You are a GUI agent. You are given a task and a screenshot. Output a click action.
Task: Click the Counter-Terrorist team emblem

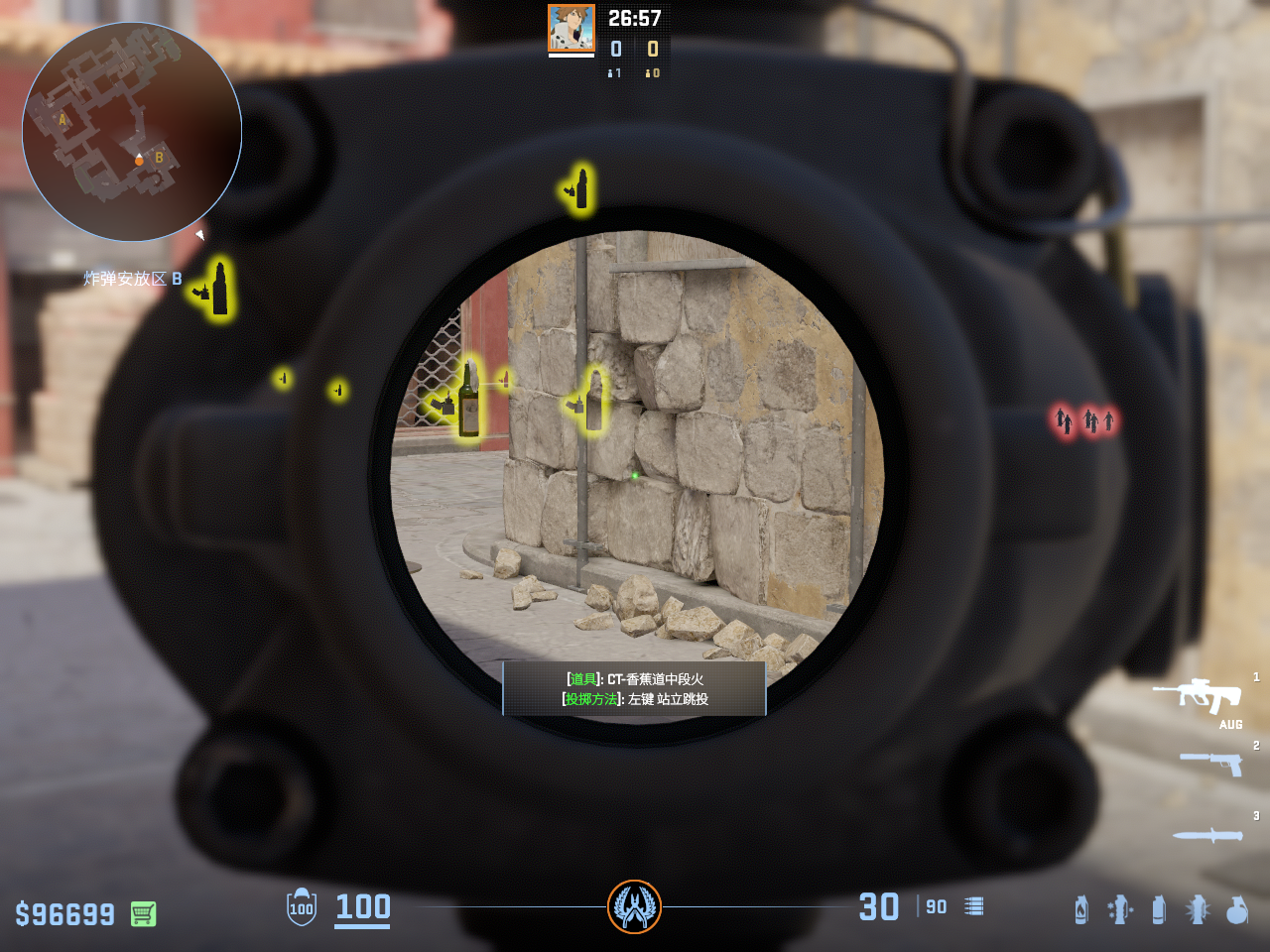point(634,906)
